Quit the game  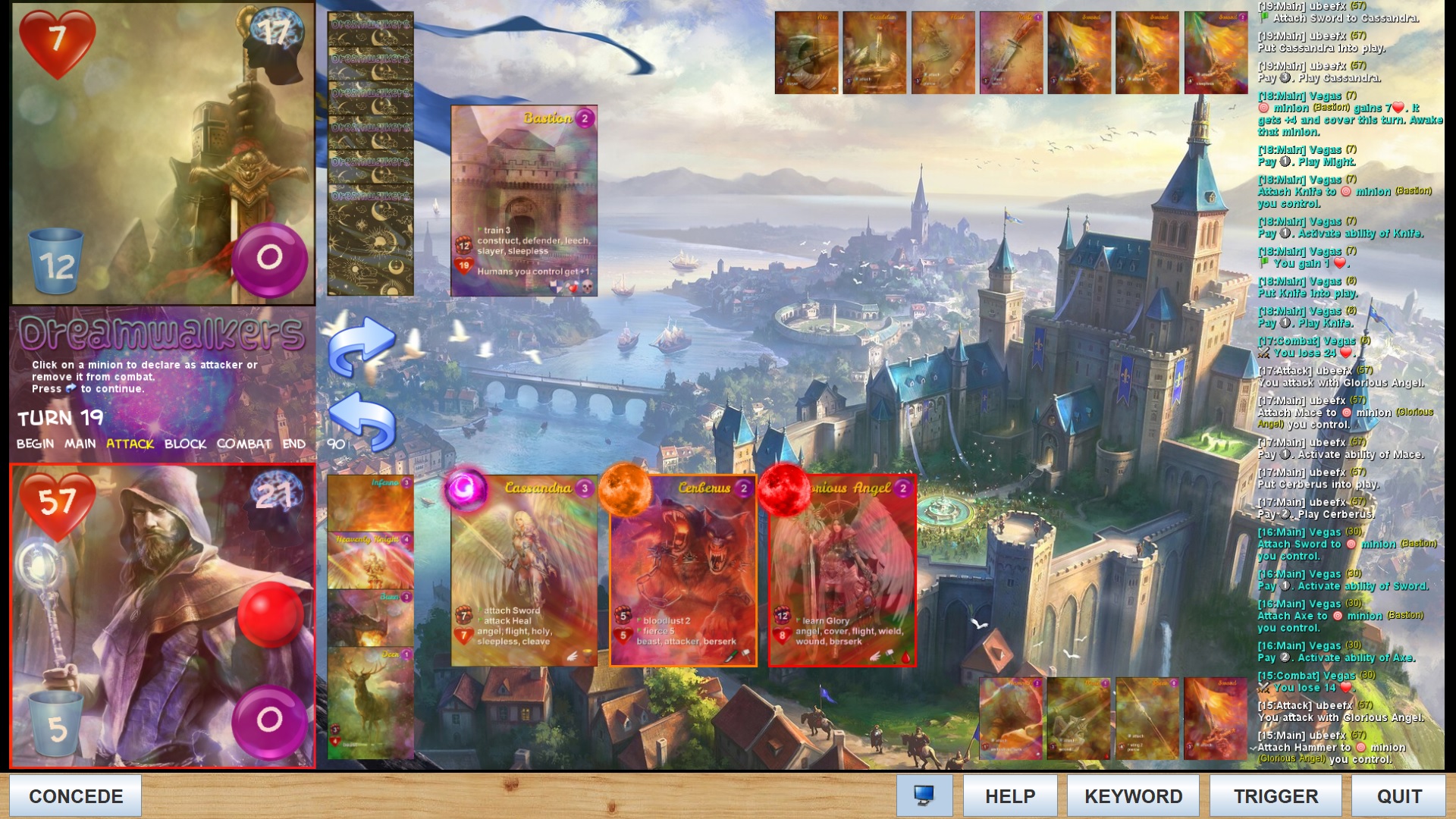[1399, 795]
